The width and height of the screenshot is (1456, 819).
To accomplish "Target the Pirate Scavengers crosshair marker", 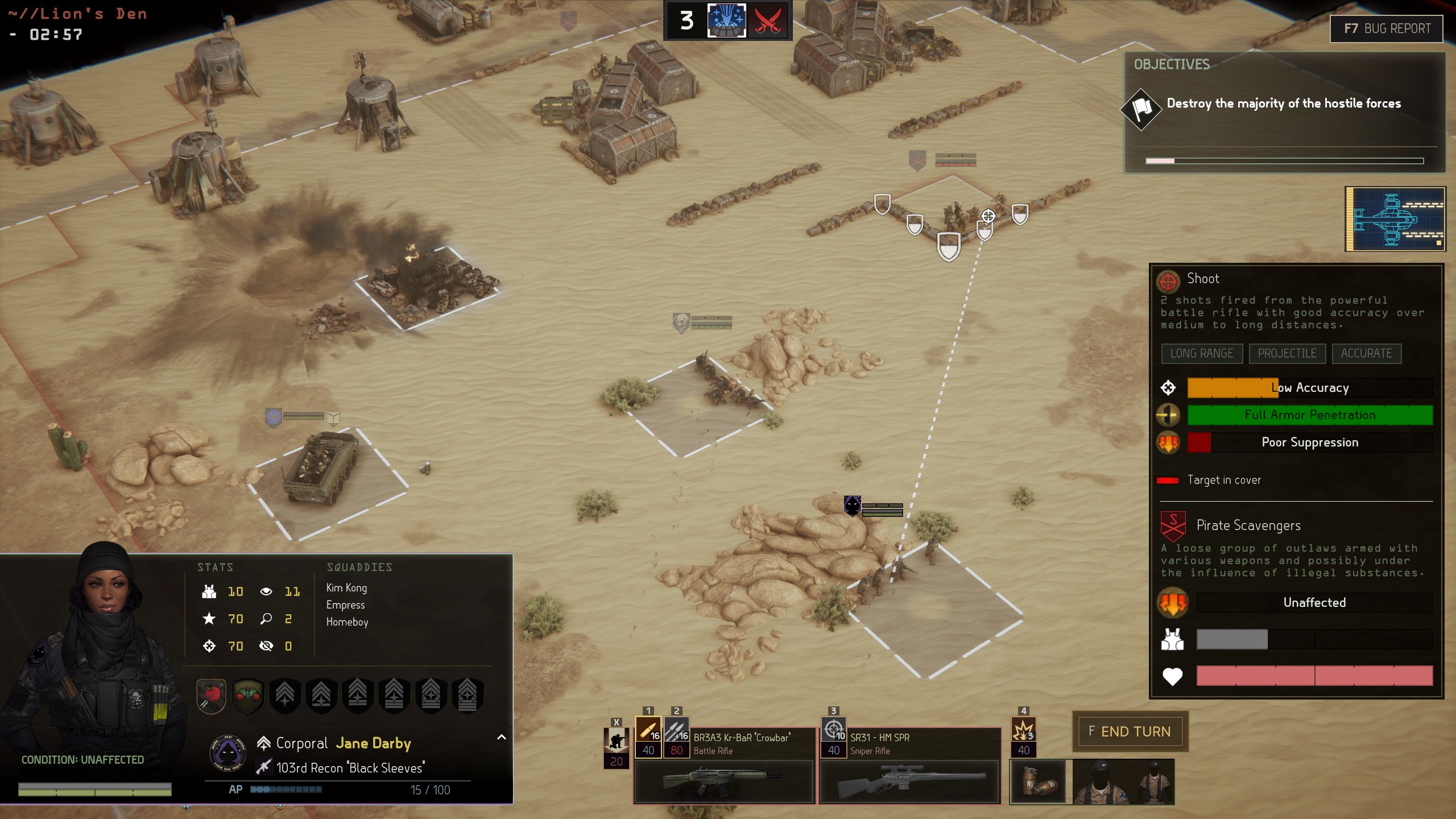I will coord(988,216).
